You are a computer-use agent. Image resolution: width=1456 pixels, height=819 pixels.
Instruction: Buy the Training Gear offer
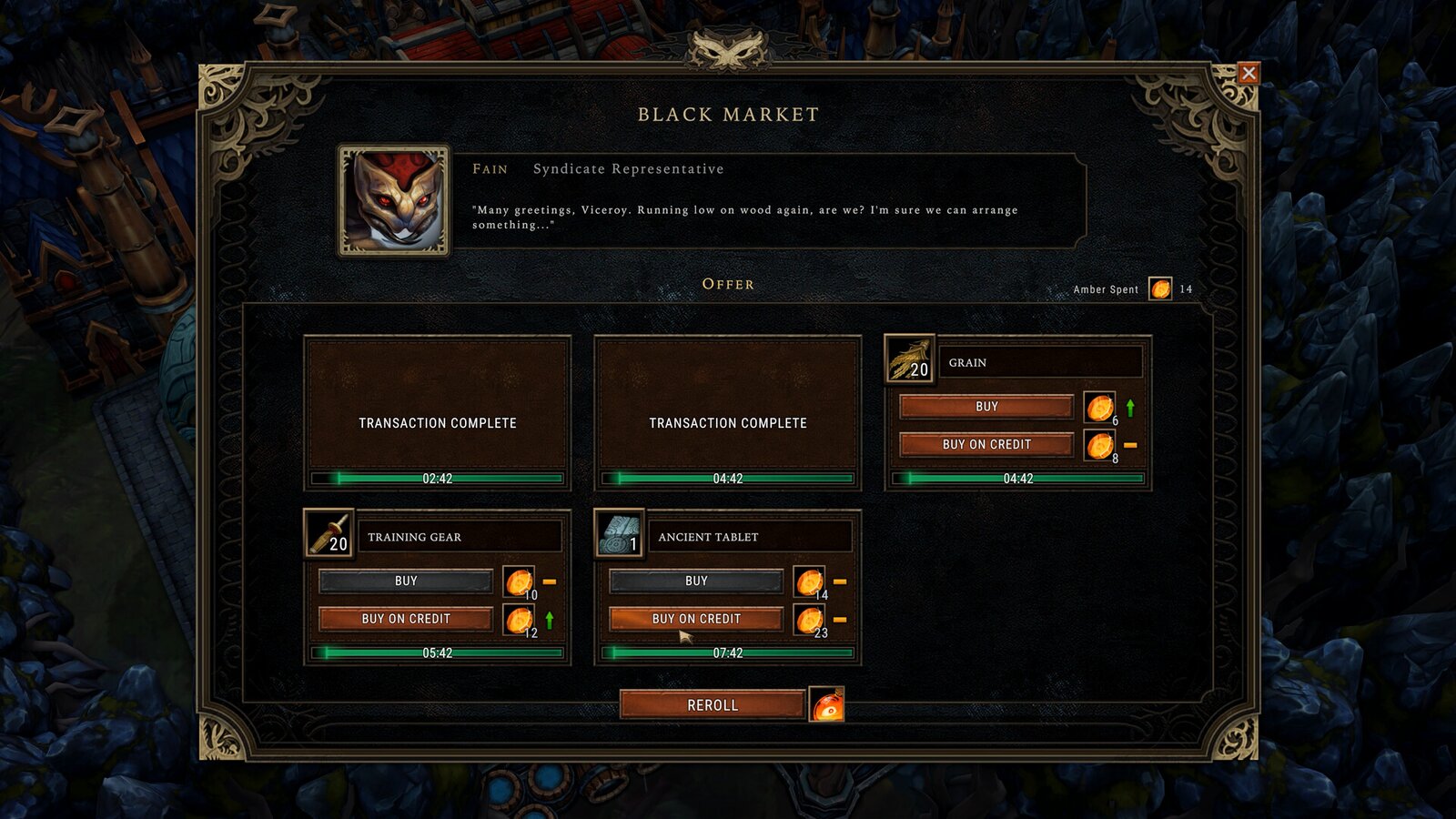coord(406,581)
